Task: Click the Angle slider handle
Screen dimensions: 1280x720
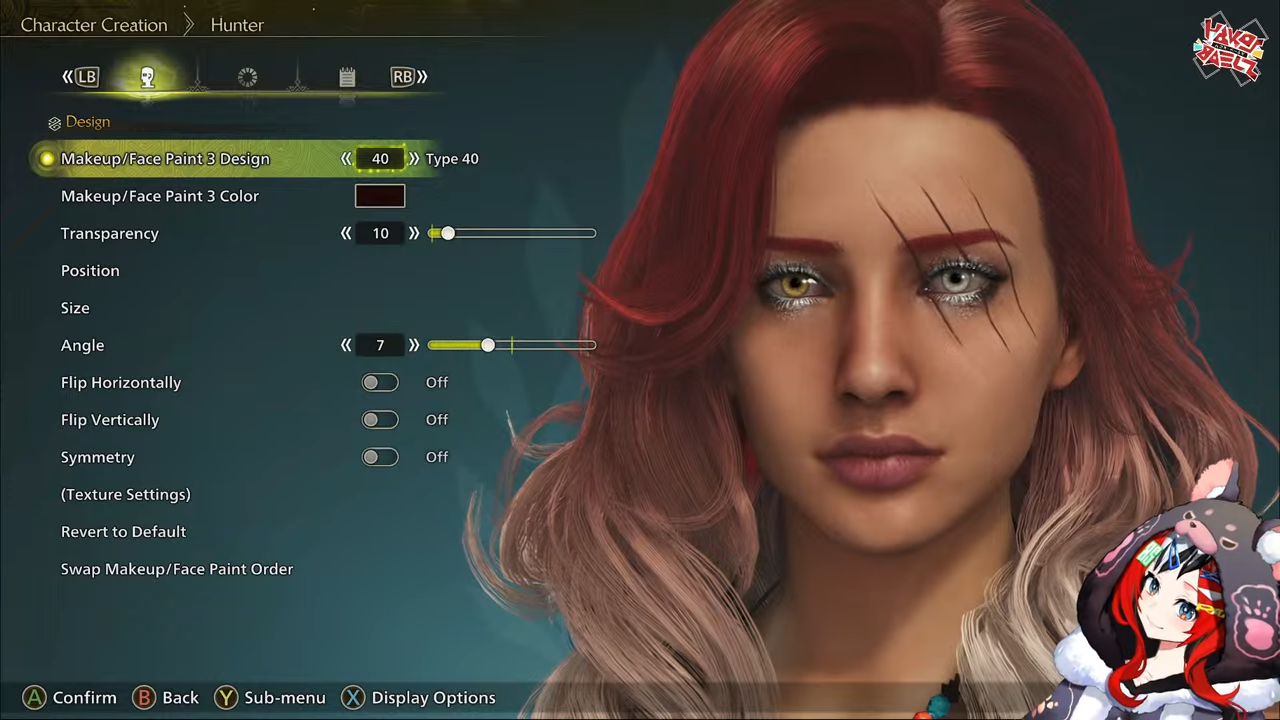Action: click(487, 345)
